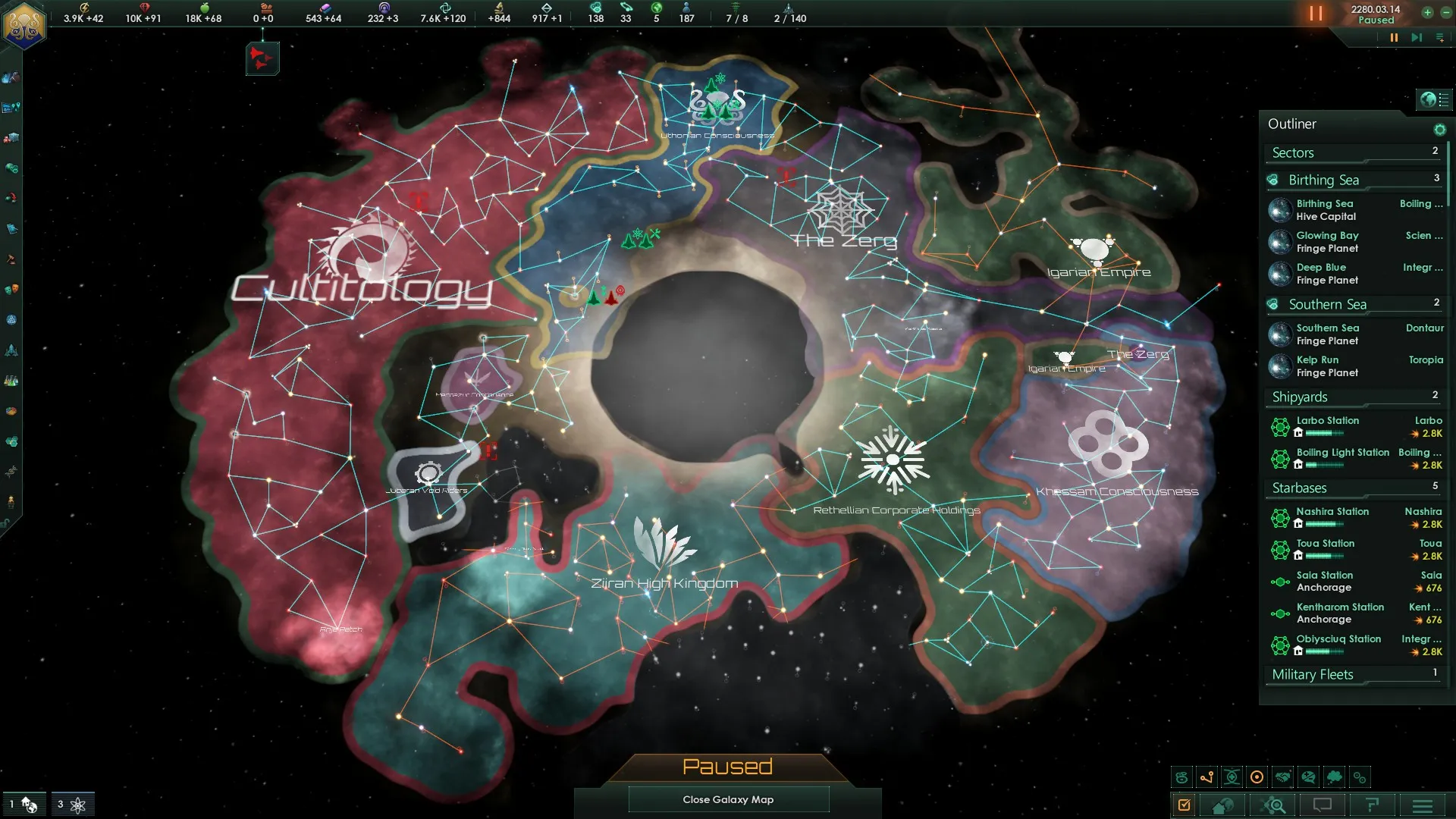Open the Outliner settings gear
The width and height of the screenshot is (1456, 819).
(x=1440, y=129)
